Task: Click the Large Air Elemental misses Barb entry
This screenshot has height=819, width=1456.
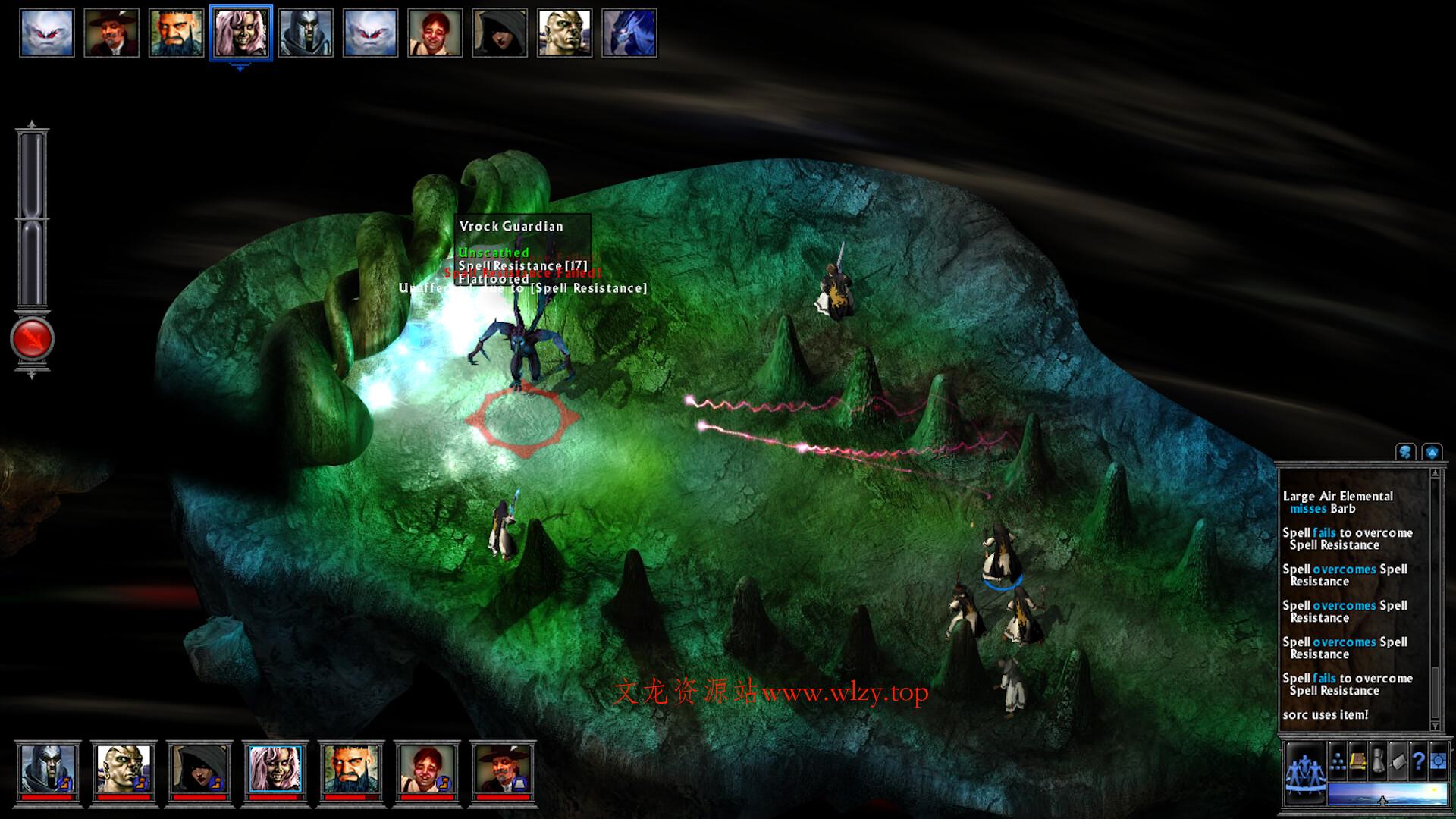Action: click(x=1342, y=502)
